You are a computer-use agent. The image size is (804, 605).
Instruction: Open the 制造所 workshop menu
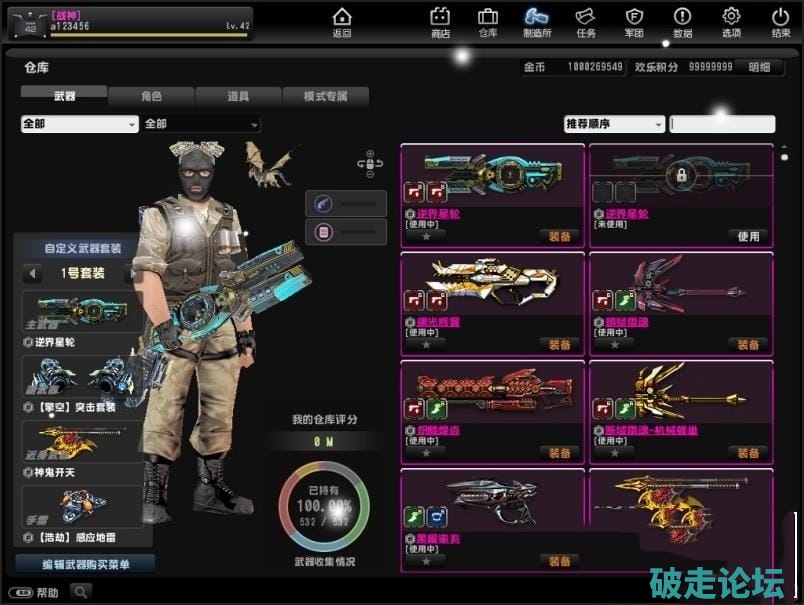(x=537, y=22)
